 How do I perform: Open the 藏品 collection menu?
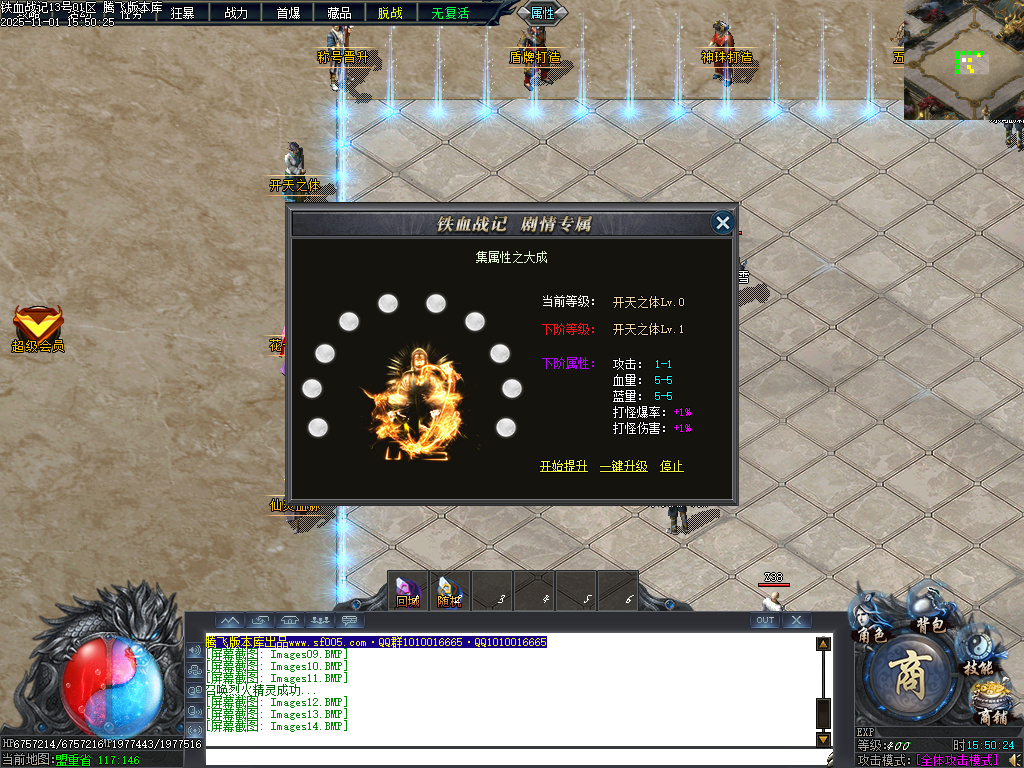(x=339, y=13)
